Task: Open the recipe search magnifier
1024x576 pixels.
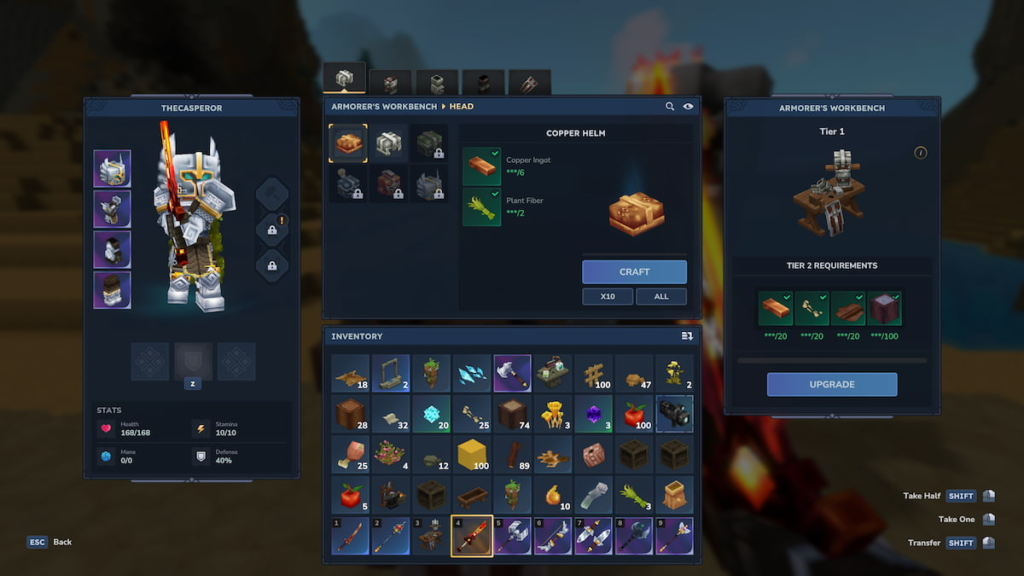Action: point(670,106)
